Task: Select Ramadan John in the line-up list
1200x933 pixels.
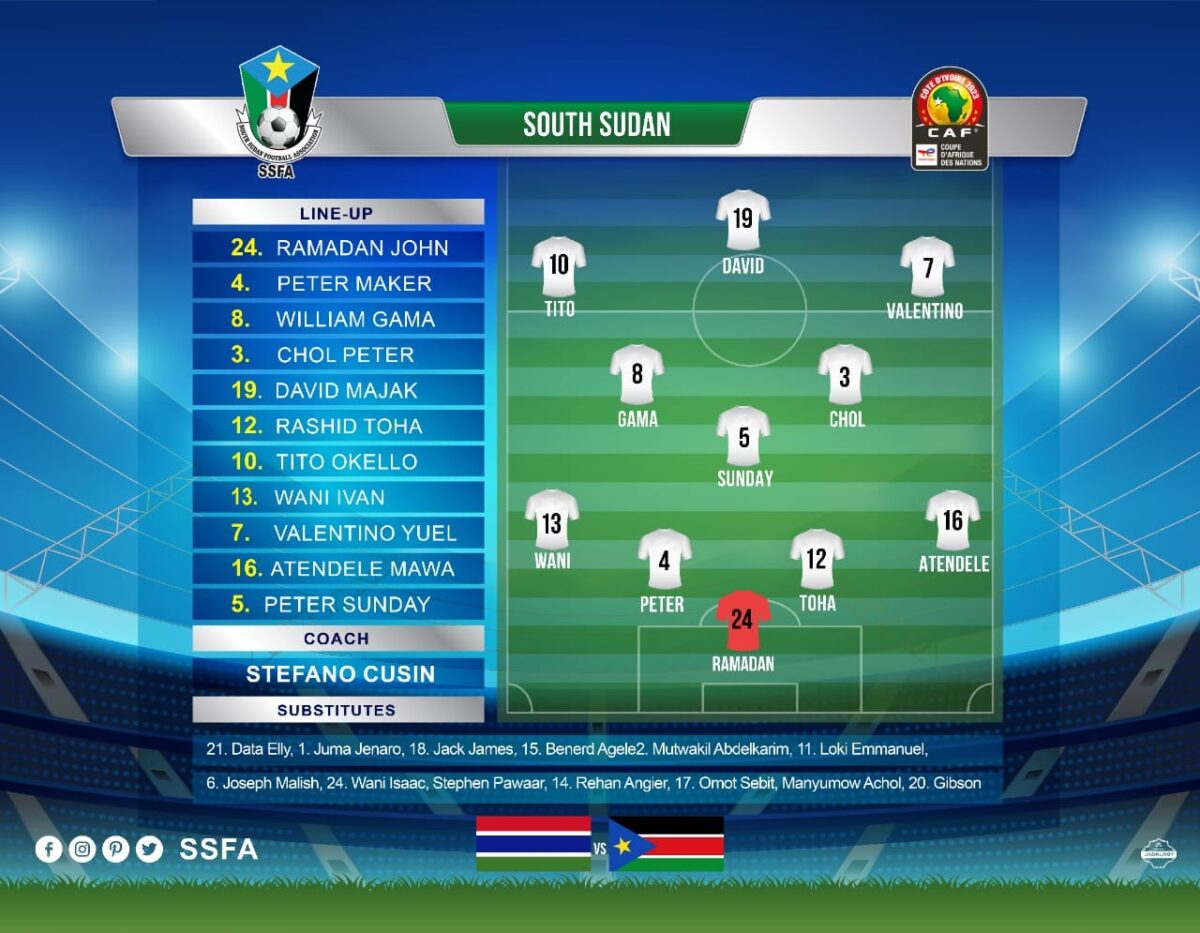Action: pyautogui.click(x=338, y=248)
